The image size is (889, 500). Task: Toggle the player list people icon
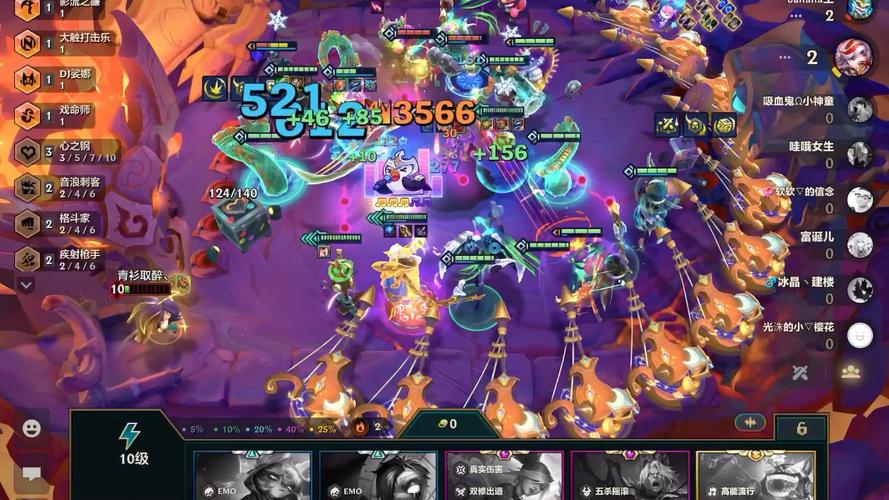(x=851, y=372)
